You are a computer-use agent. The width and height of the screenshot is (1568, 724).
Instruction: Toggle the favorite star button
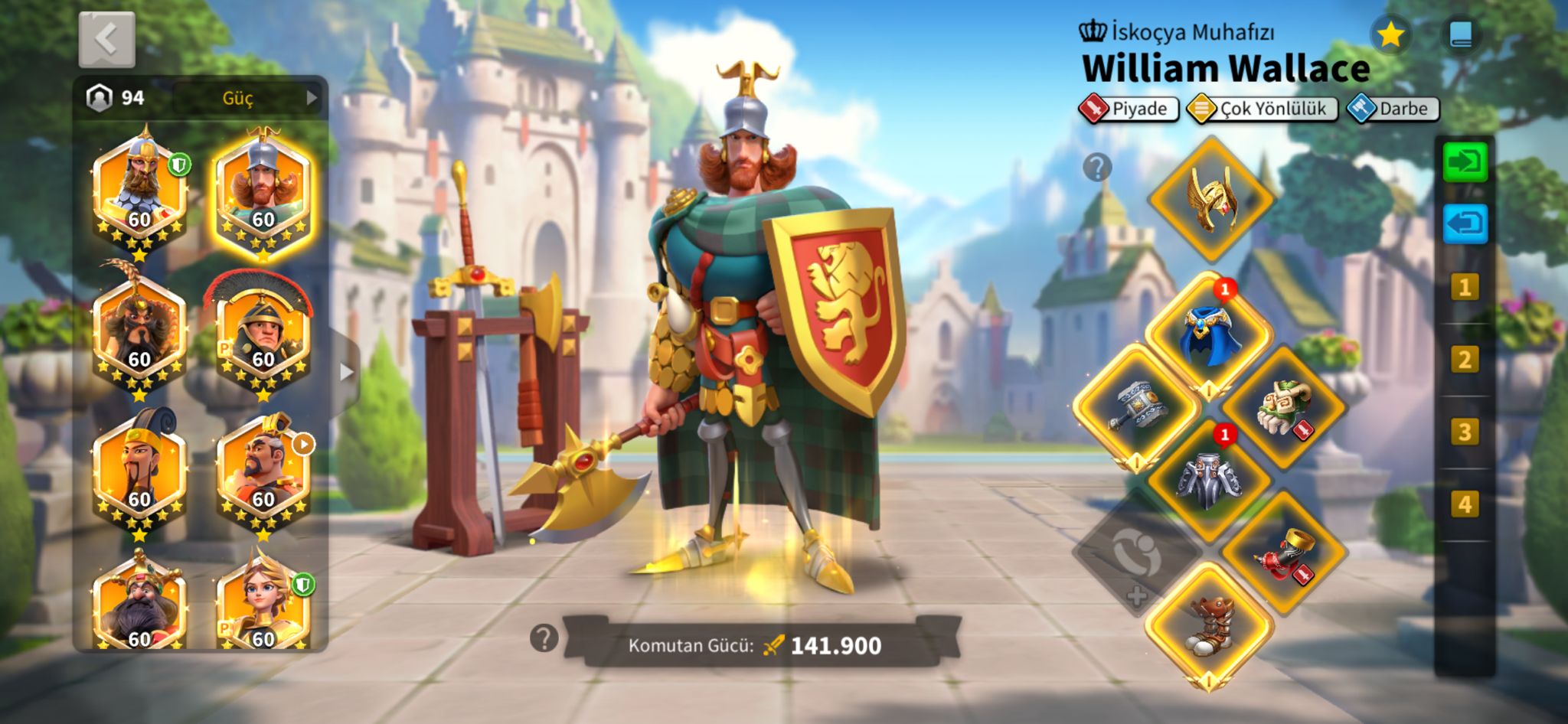click(x=1390, y=34)
